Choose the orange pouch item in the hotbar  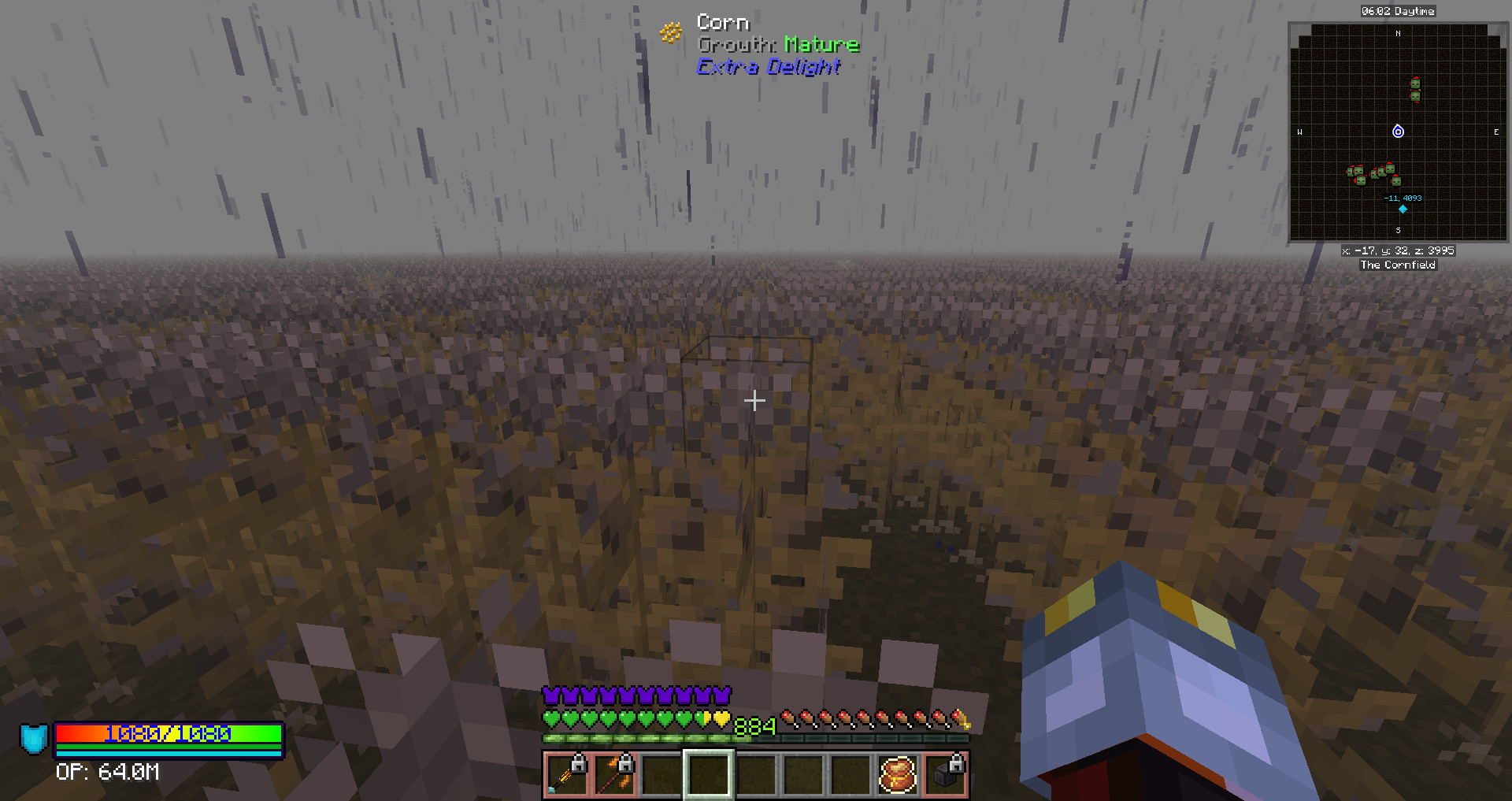pos(897,774)
